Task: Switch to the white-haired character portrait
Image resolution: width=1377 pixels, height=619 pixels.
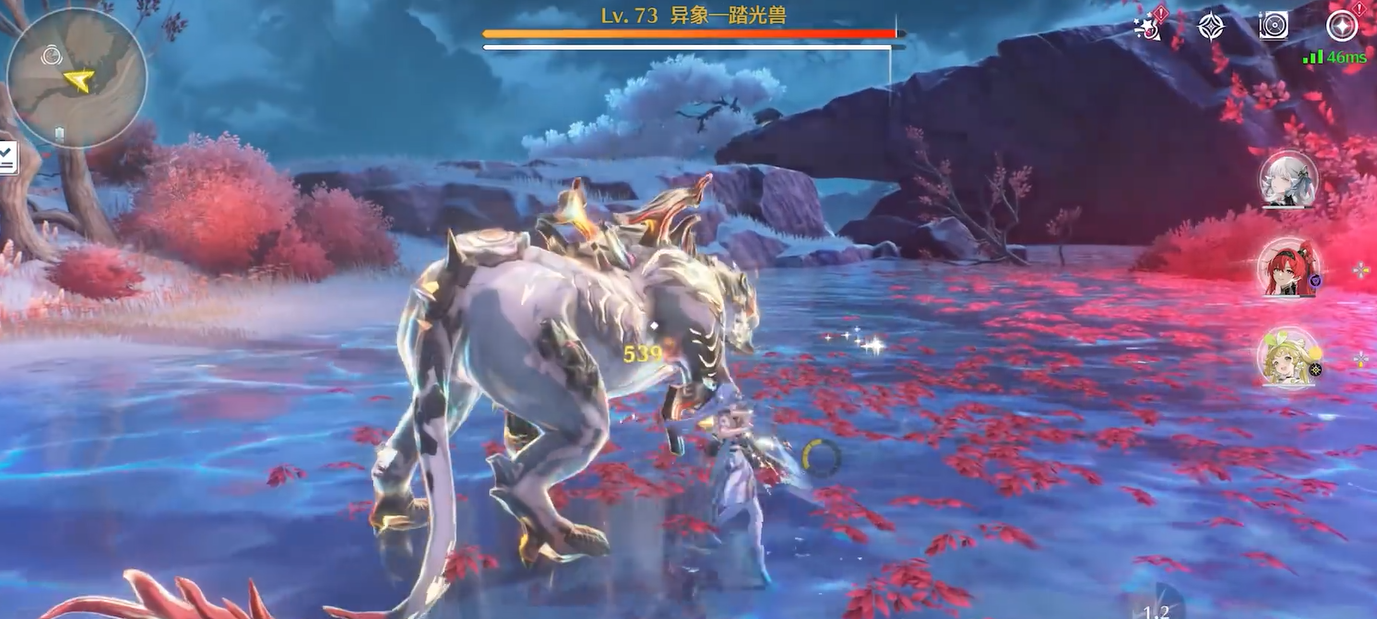Action: [x=1288, y=181]
